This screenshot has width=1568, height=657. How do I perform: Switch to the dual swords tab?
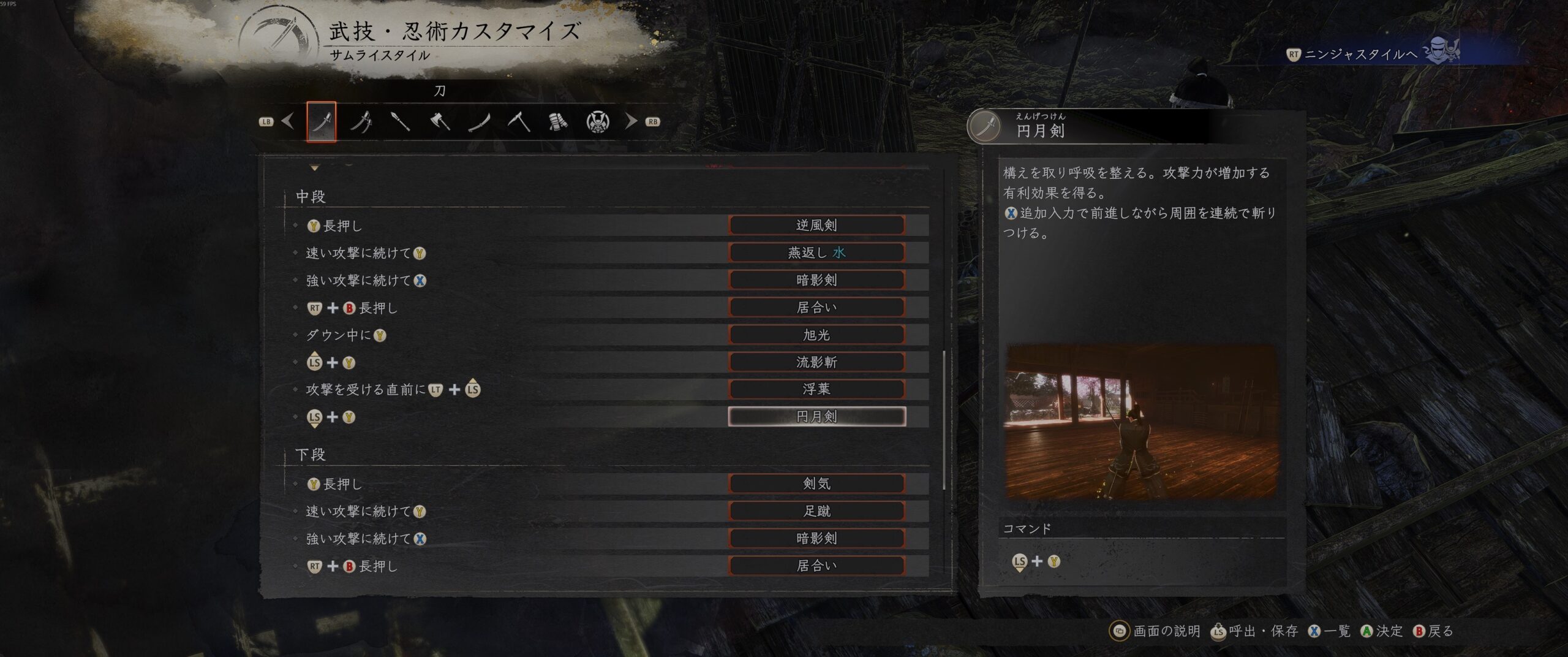361,121
